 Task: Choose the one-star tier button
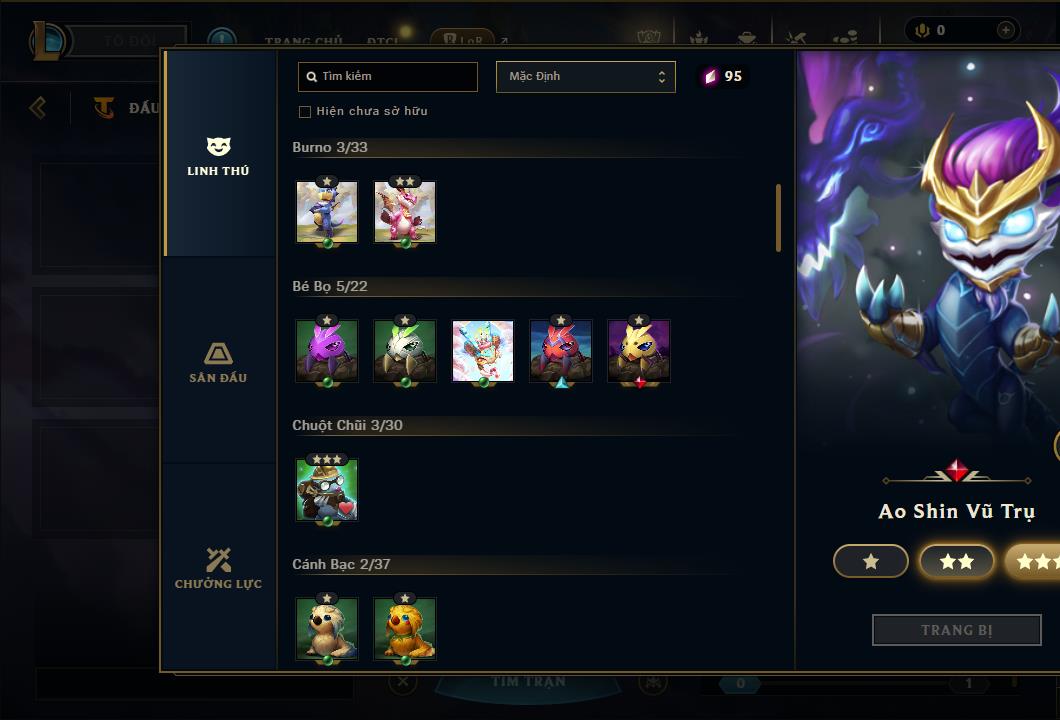click(871, 562)
